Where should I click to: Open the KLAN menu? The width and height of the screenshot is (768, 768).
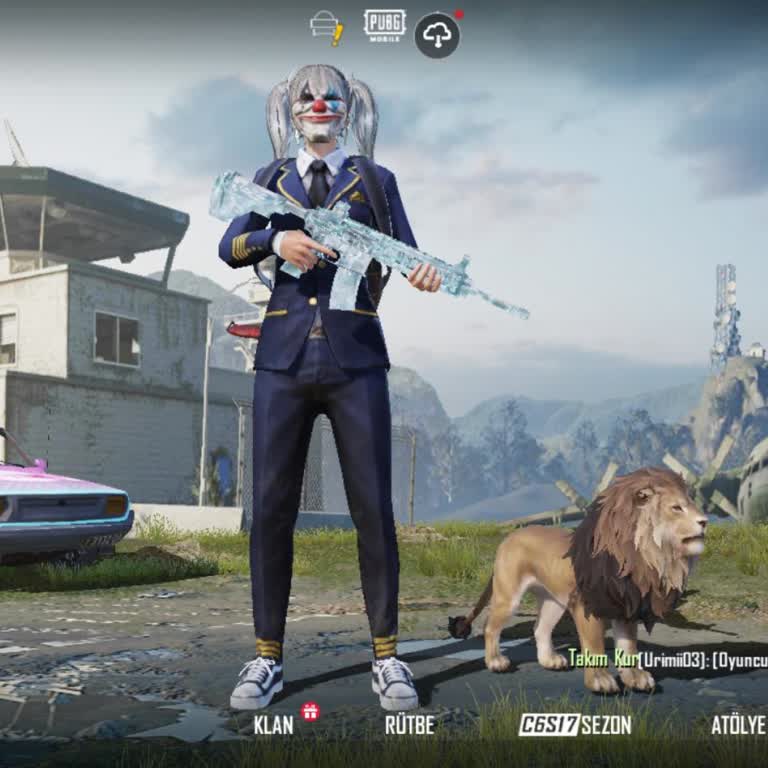pyautogui.click(x=274, y=725)
